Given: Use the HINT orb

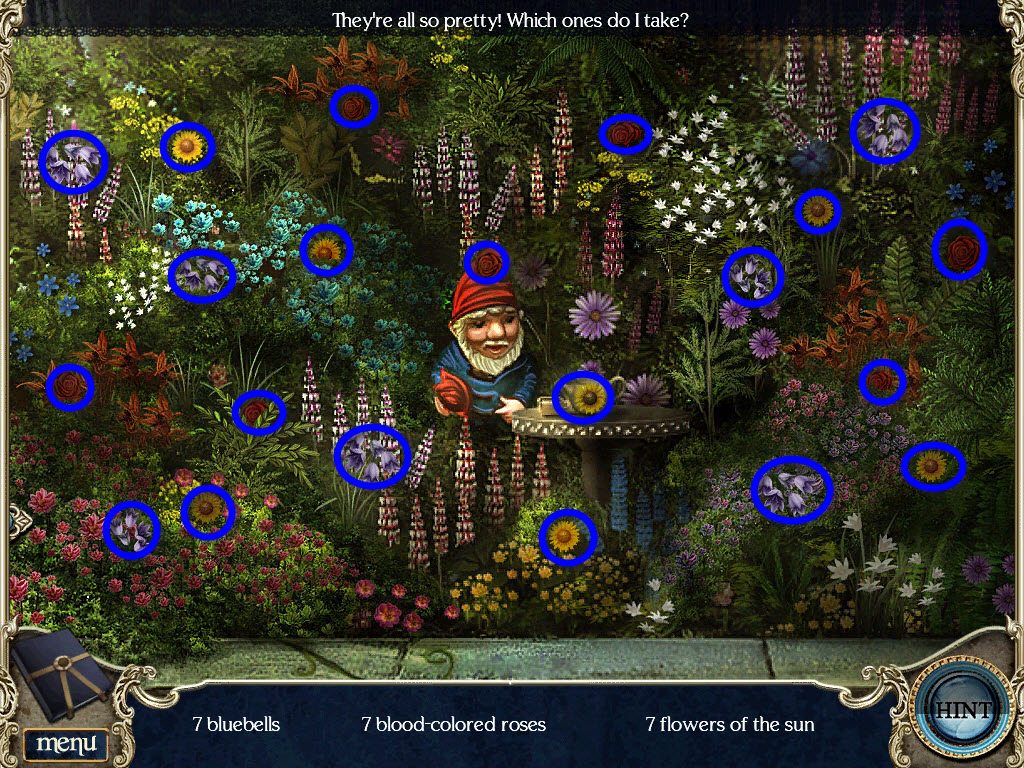Looking at the screenshot, I should click(963, 710).
